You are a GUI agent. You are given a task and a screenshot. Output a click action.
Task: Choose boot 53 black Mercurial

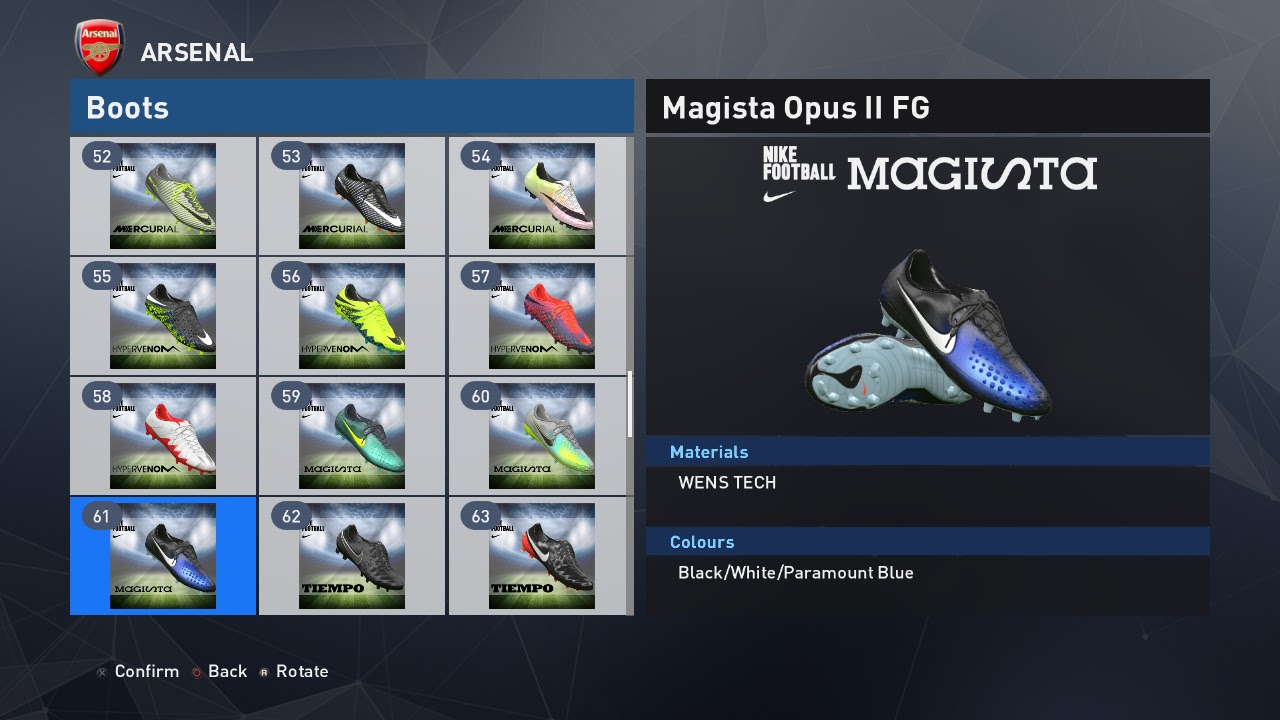(x=352, y=196)
